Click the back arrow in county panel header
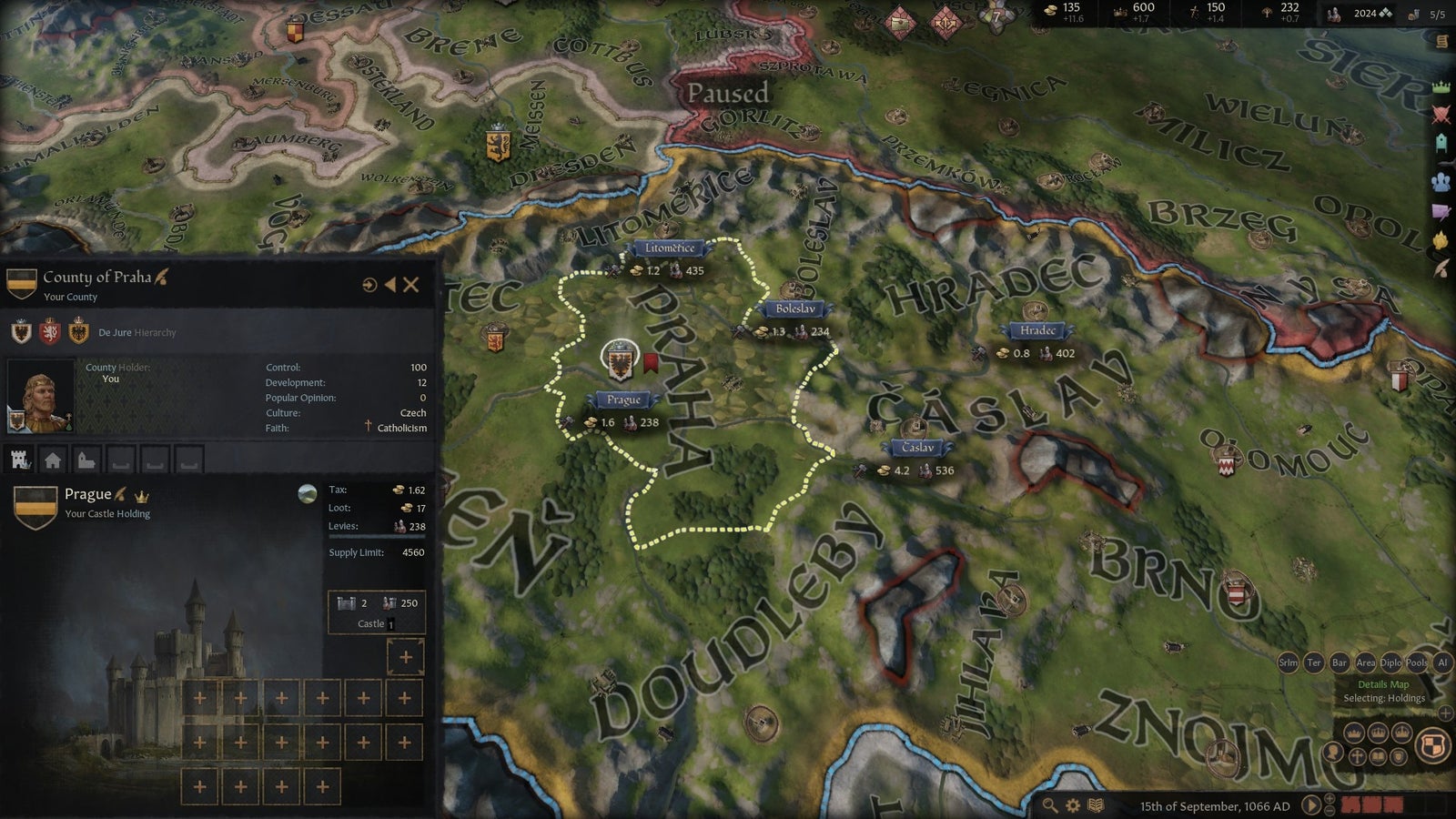Viewport: 1456px width, 819px height. [x=390, y=285]
